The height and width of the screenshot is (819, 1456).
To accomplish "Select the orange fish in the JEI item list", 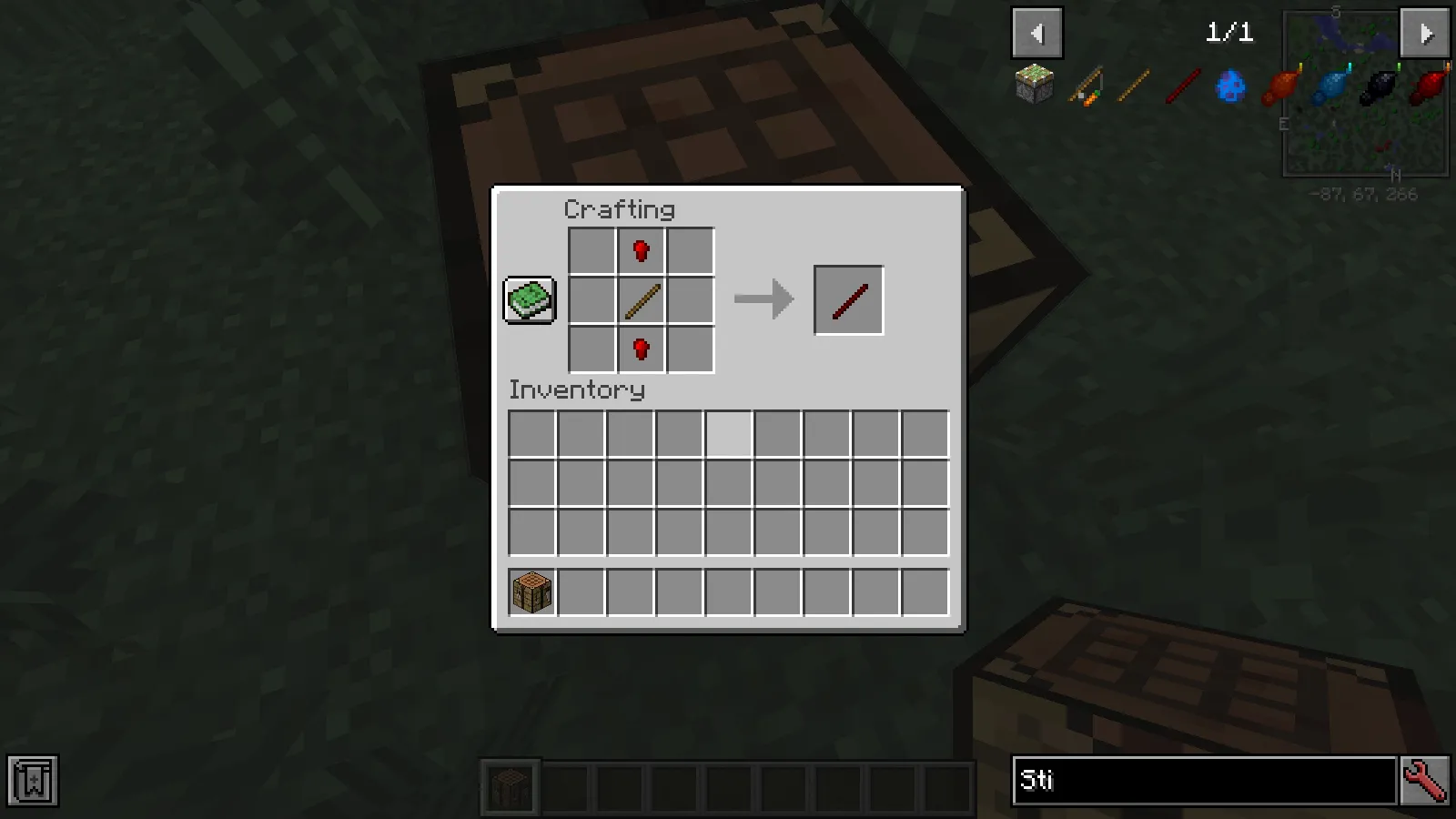I will 1280,86.
